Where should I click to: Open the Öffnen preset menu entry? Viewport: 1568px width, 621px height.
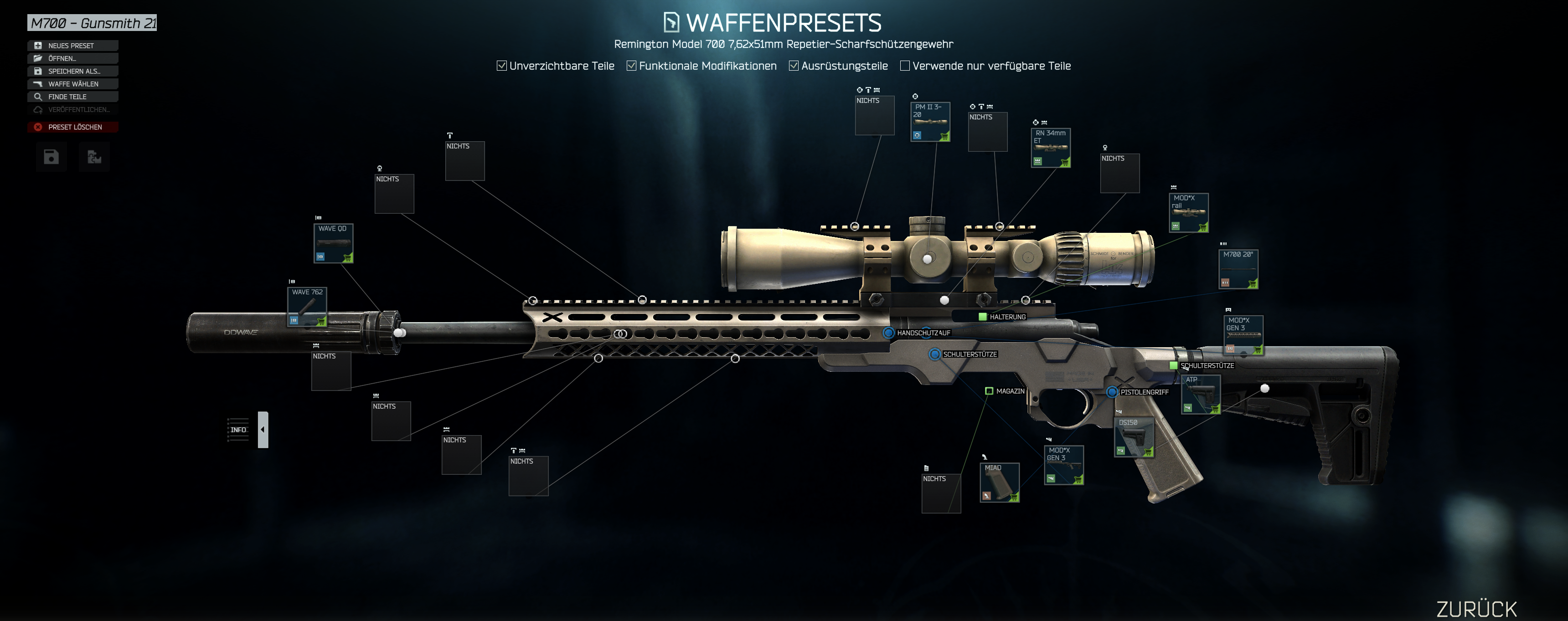click(72, 58)
